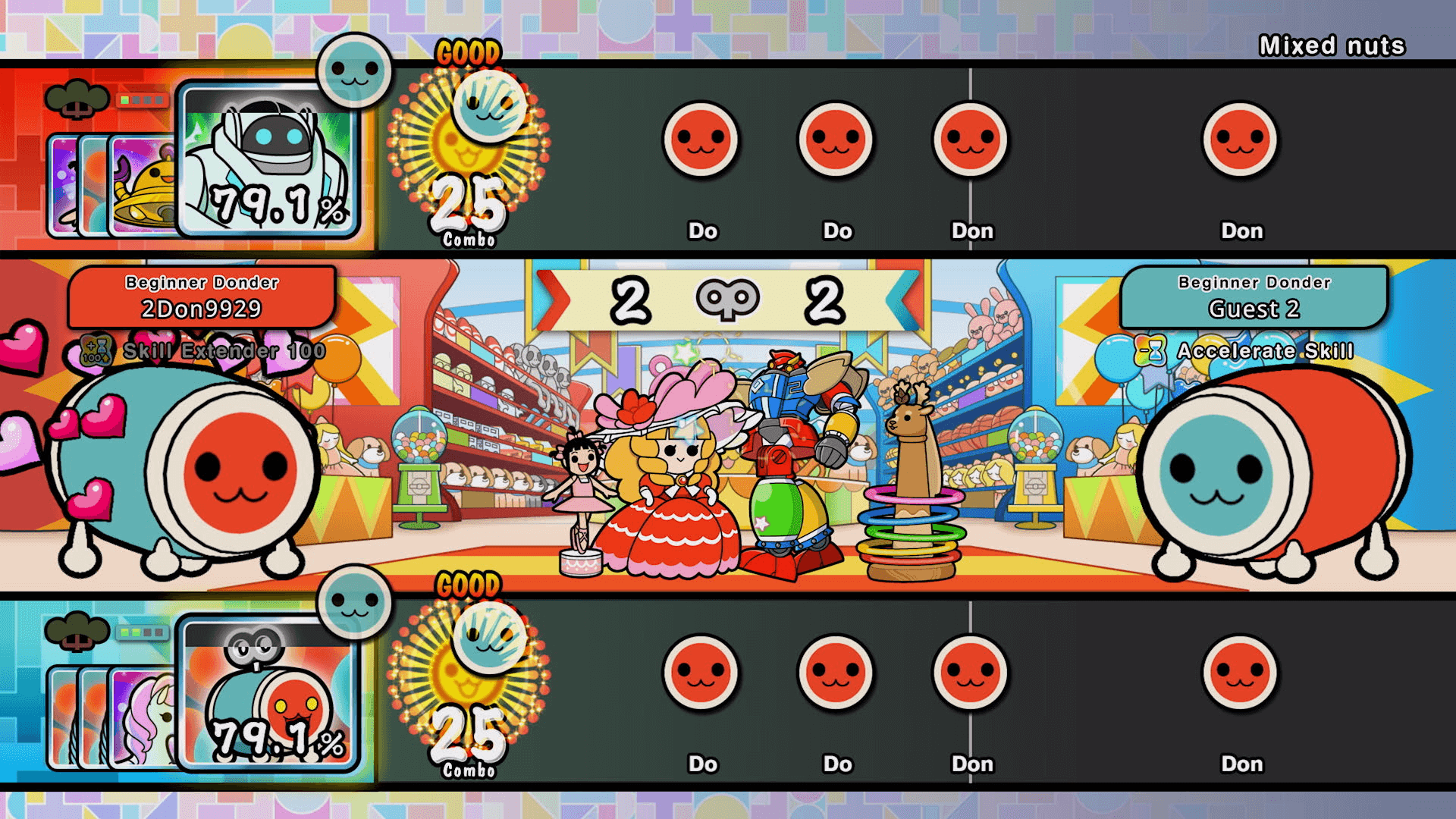This screenshot has width=1456, height=819.
Task: Click the 79.1% soul gauge of player 1
Action: [x=278, y=204]
